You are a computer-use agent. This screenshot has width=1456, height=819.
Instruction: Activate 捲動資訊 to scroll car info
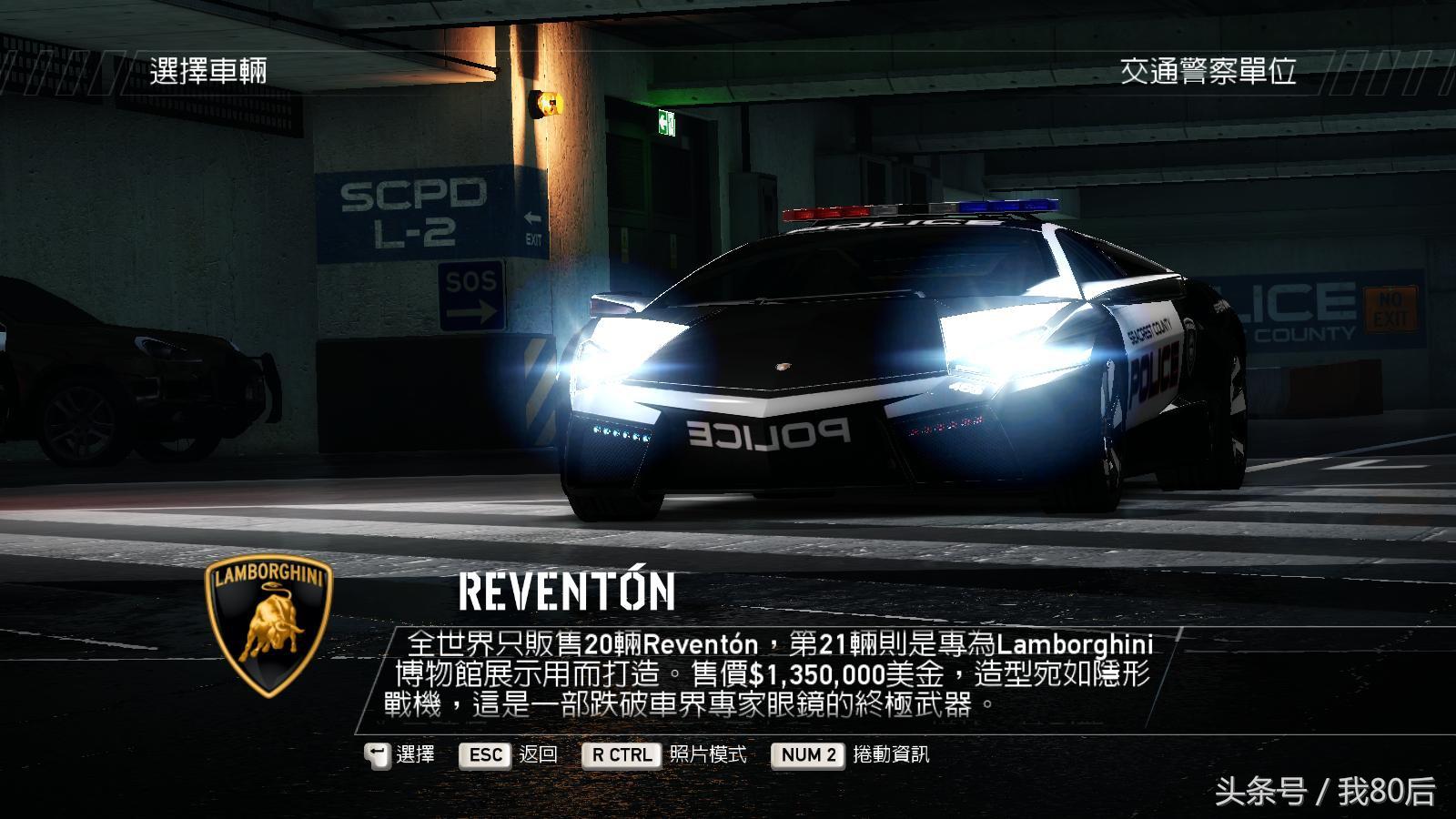click(x=850, y=754)
